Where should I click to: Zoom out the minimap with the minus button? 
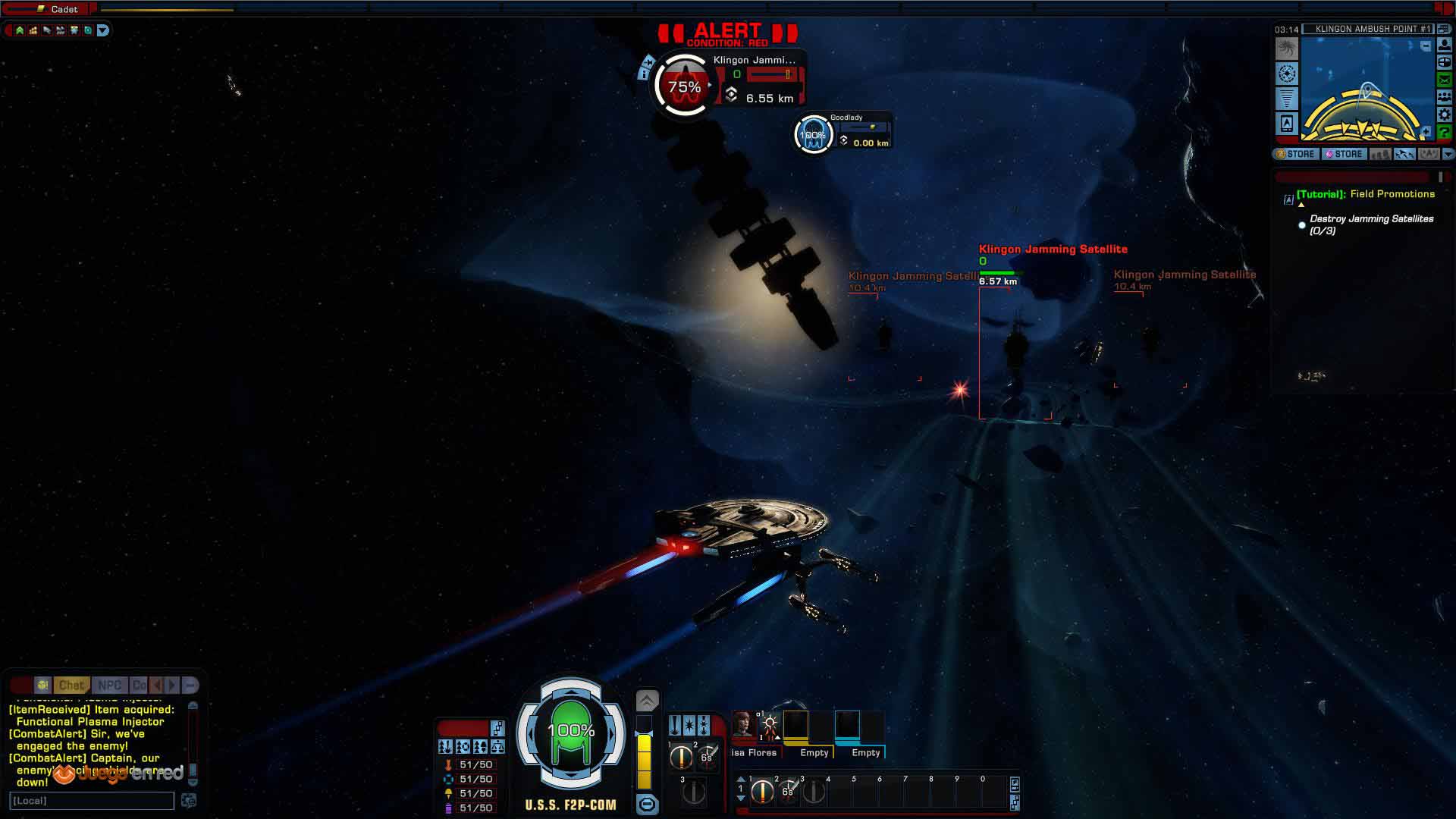click(x=1426, y=46)
